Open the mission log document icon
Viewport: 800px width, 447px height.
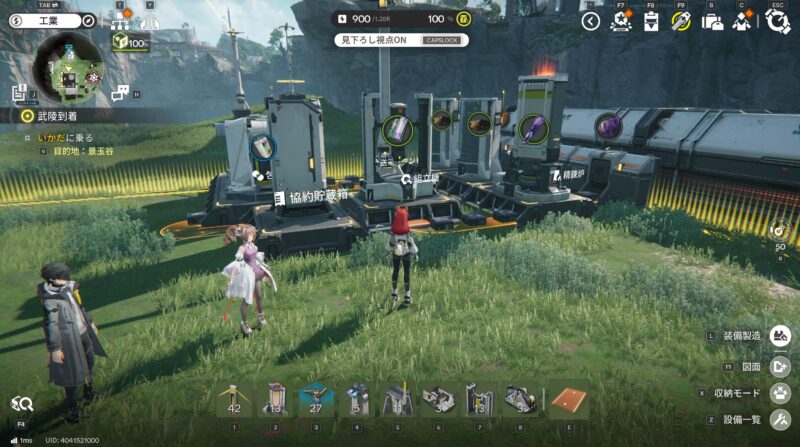pyautogui.click(x=19, y=94)
